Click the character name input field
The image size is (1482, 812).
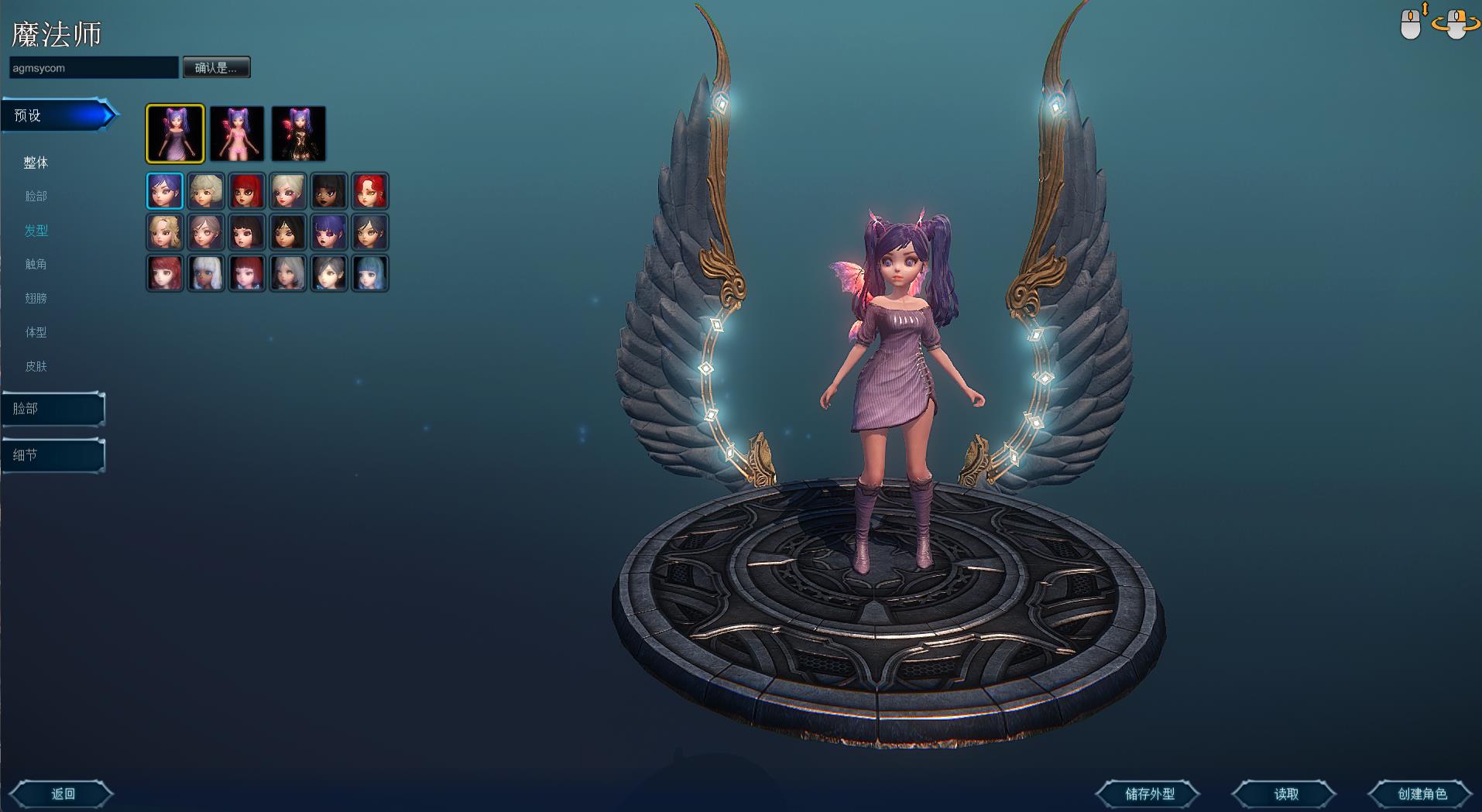[94, 68]
